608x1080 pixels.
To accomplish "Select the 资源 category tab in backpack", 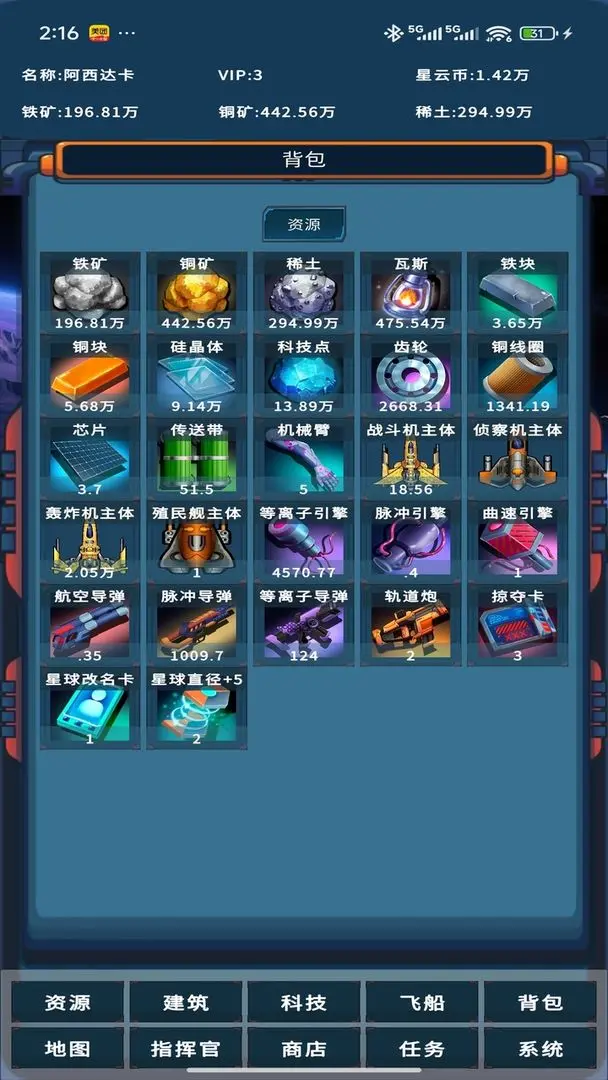I will 304,225.
